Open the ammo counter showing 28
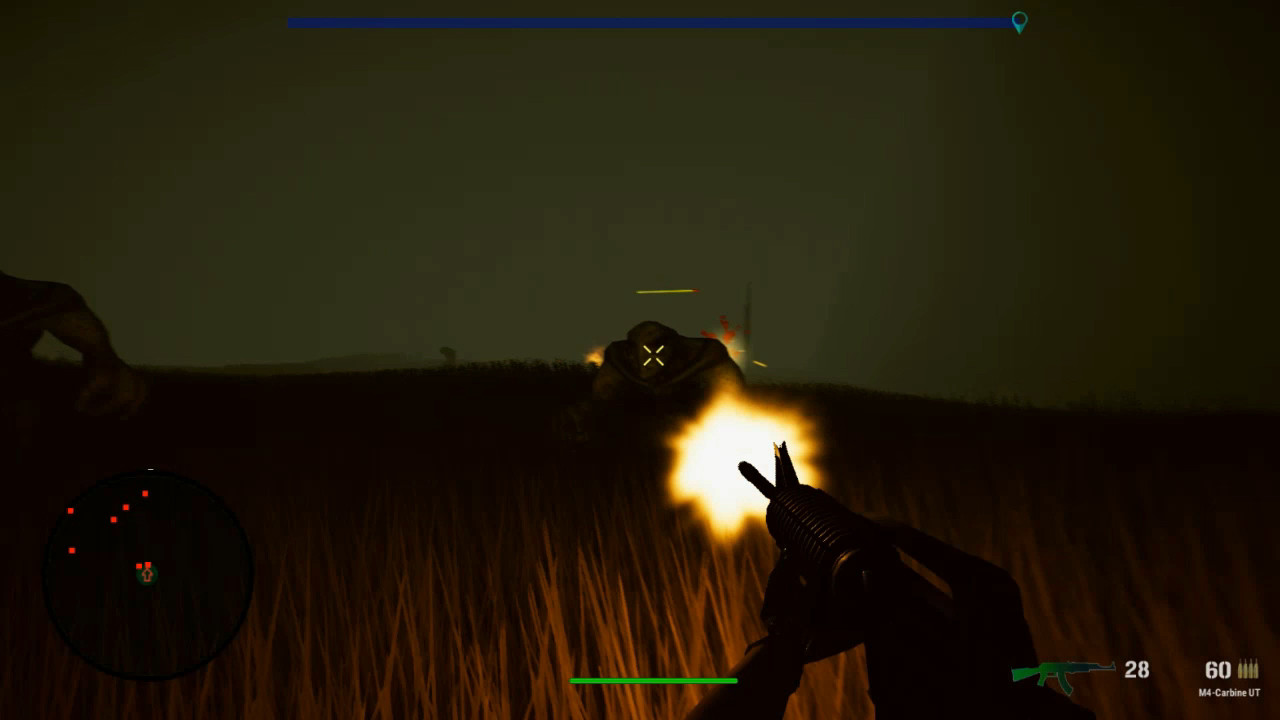This screenshot has width=1280, height=720. 1136,670
